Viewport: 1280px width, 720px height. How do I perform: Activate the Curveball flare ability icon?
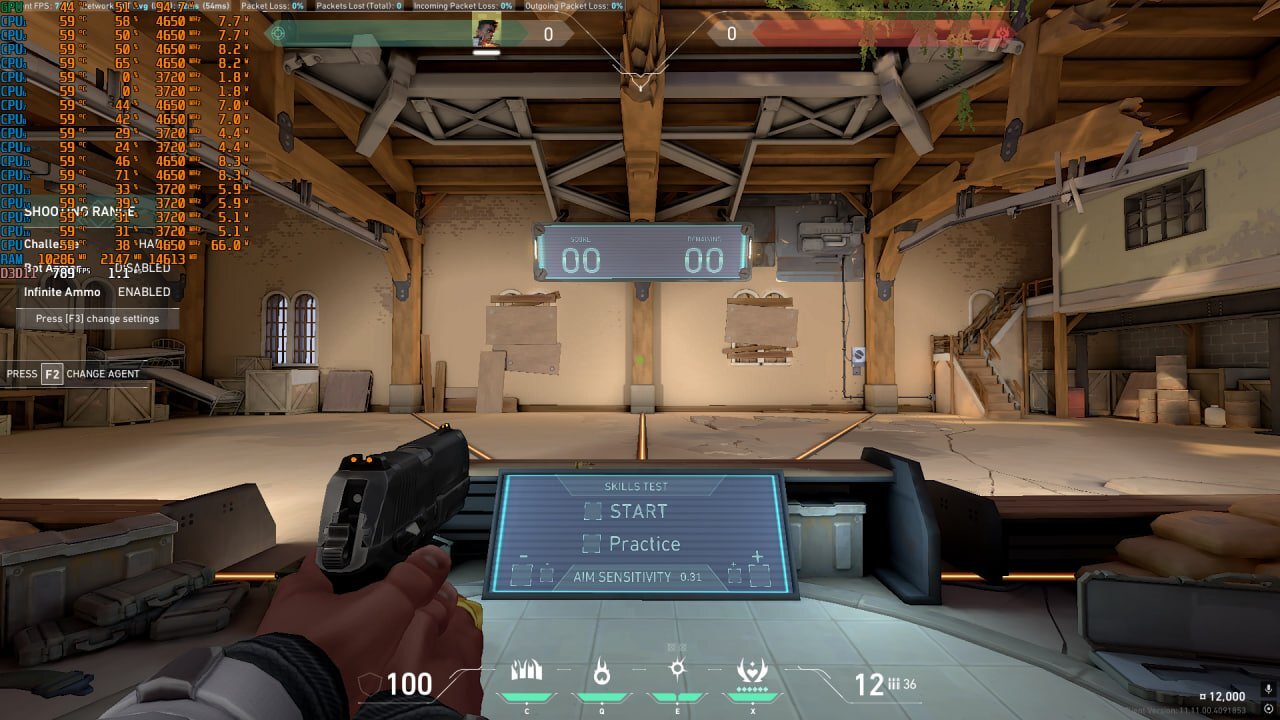[x=677, y=670]
